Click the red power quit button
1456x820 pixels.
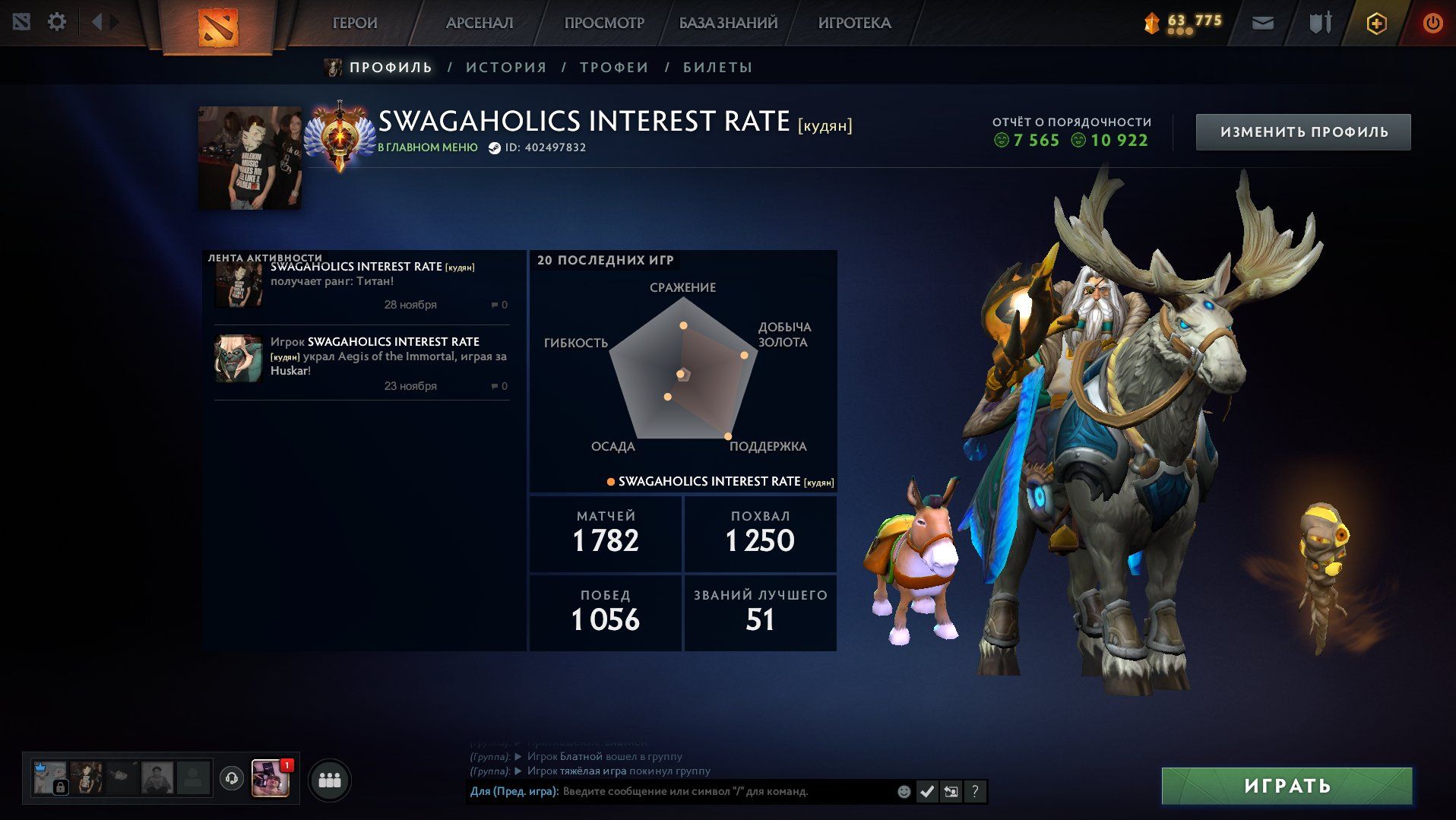(x=1432, y=24)
